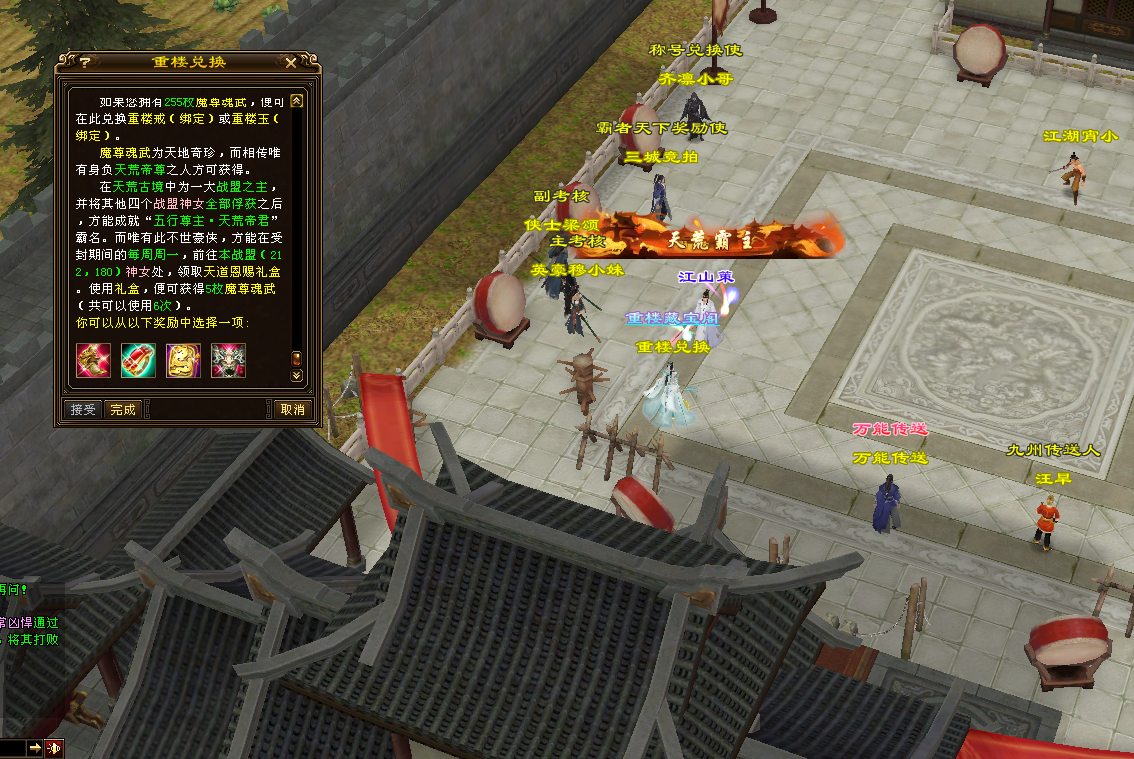Choose the red jade ring reward
This screenshot has height=759, width=1134.
pos(139,360)
